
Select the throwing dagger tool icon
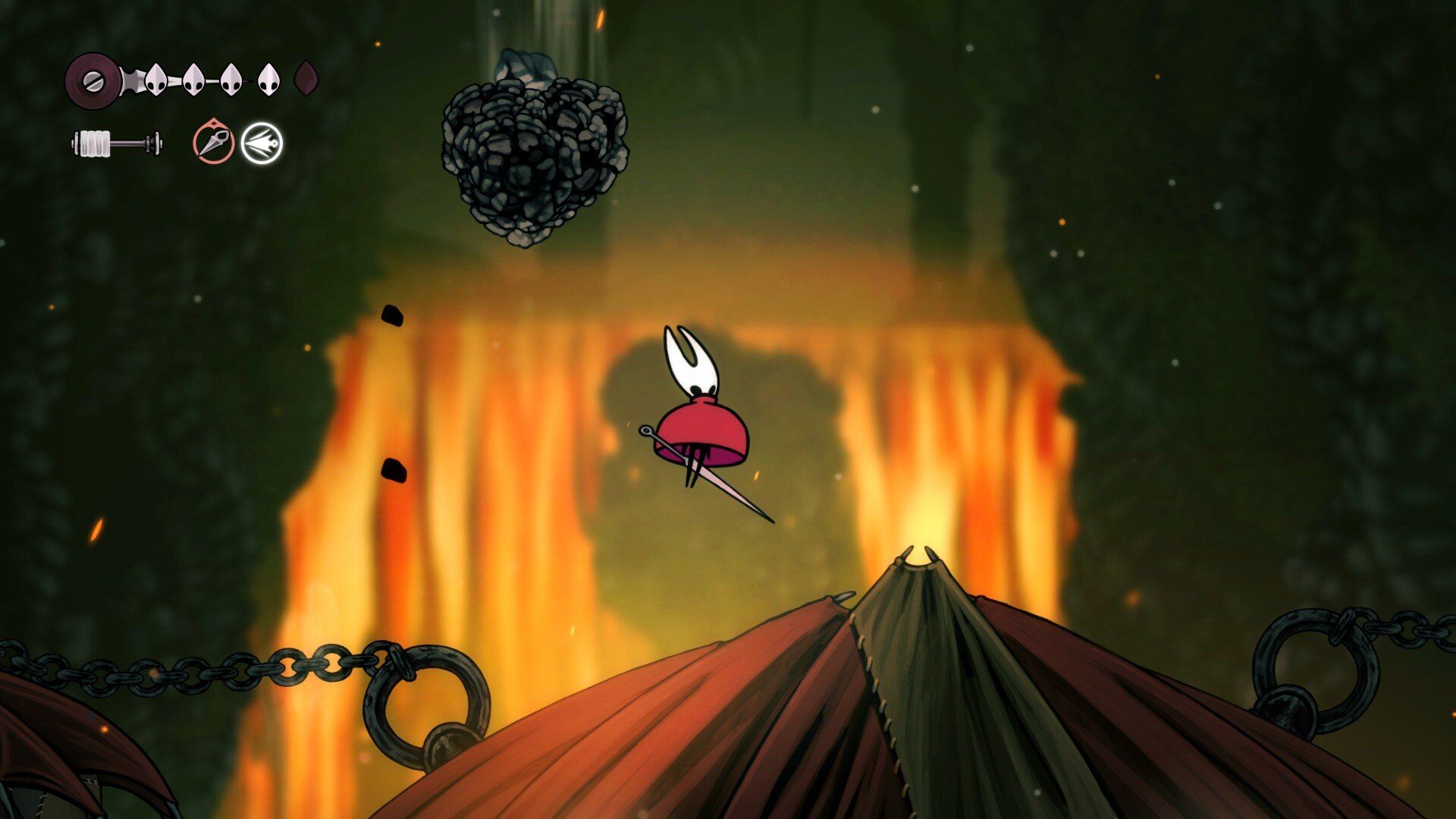213,143
